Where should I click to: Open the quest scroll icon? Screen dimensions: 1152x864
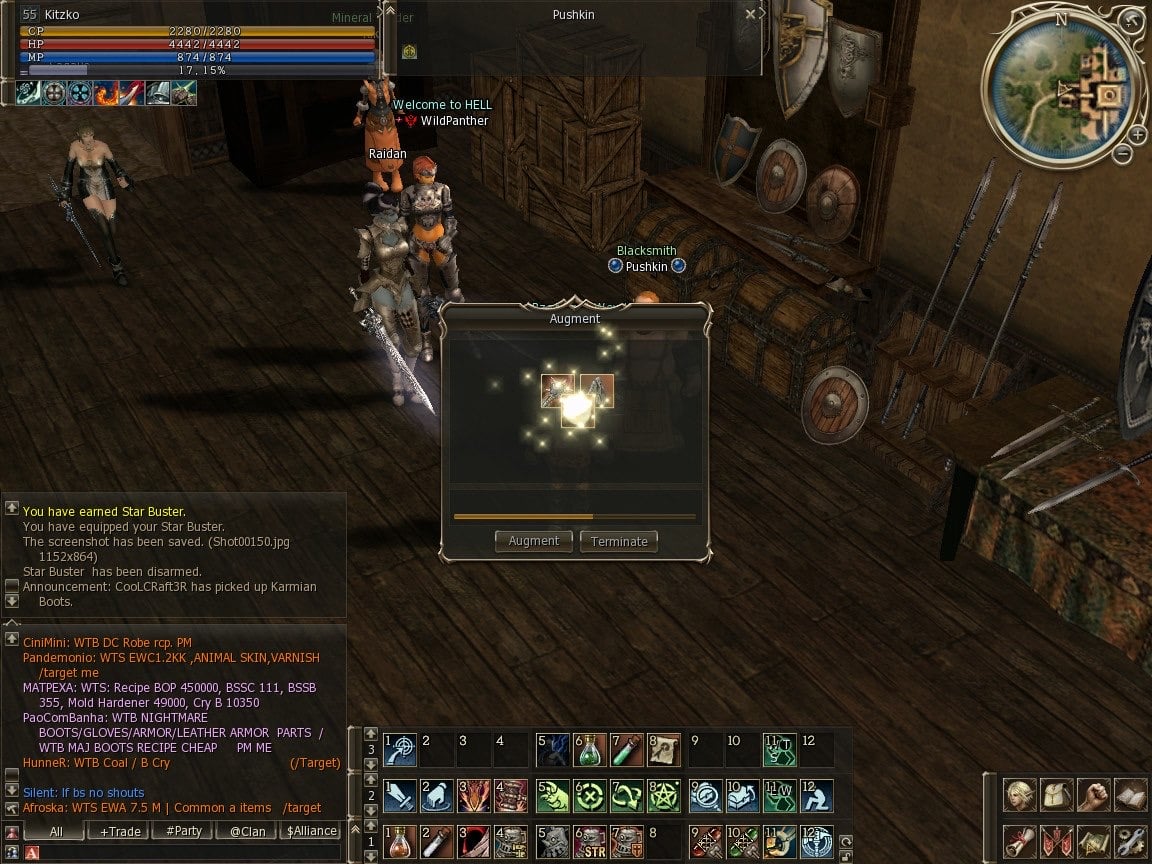pos(1020,840)
